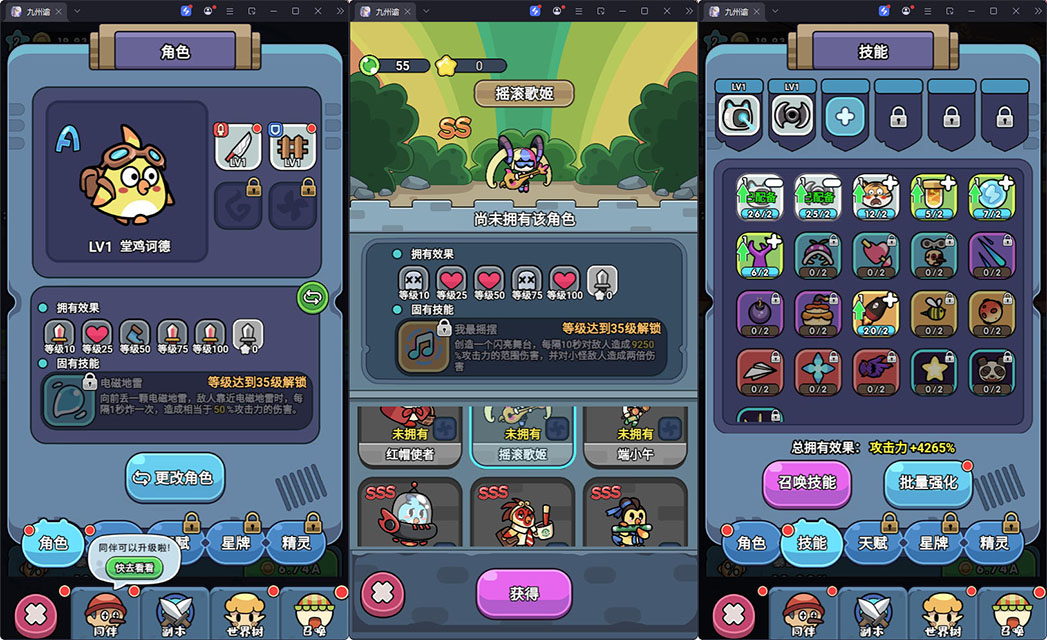Choose the yellow star skill icon
The width and height of the screenshot is (1047, 640).
tap(934, 371)
